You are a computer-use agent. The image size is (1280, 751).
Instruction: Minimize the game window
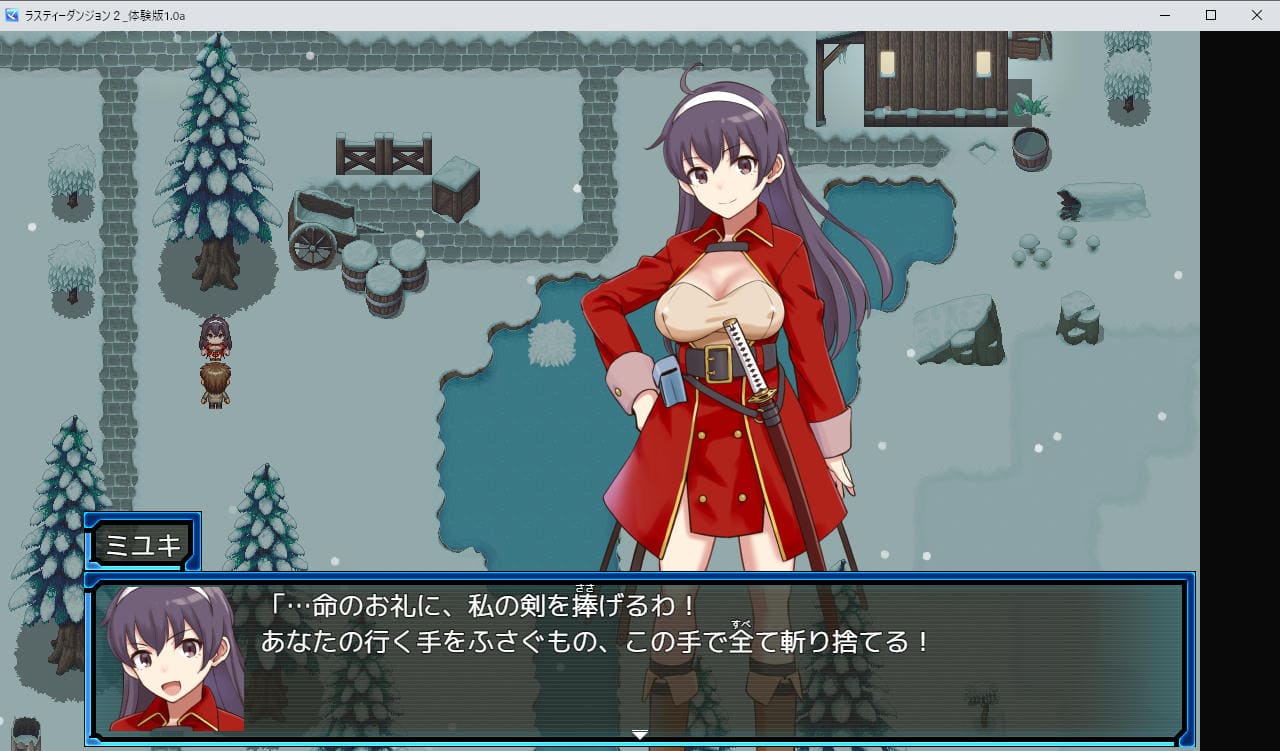[1164, 15]
